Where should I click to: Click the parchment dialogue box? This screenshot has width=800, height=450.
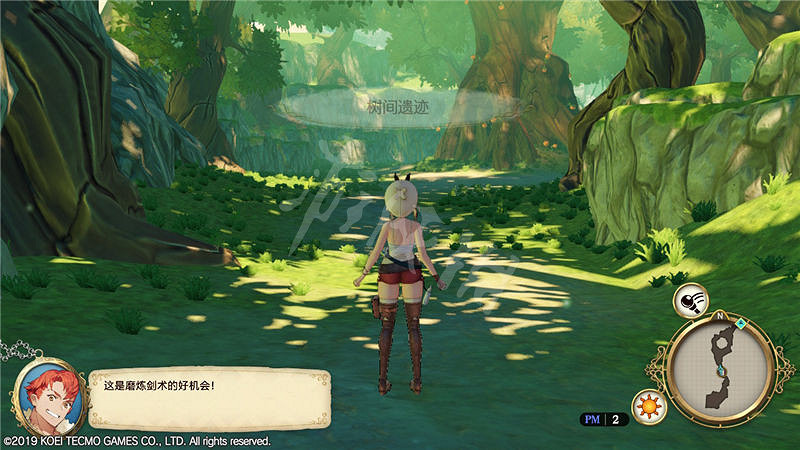(208, 397)
